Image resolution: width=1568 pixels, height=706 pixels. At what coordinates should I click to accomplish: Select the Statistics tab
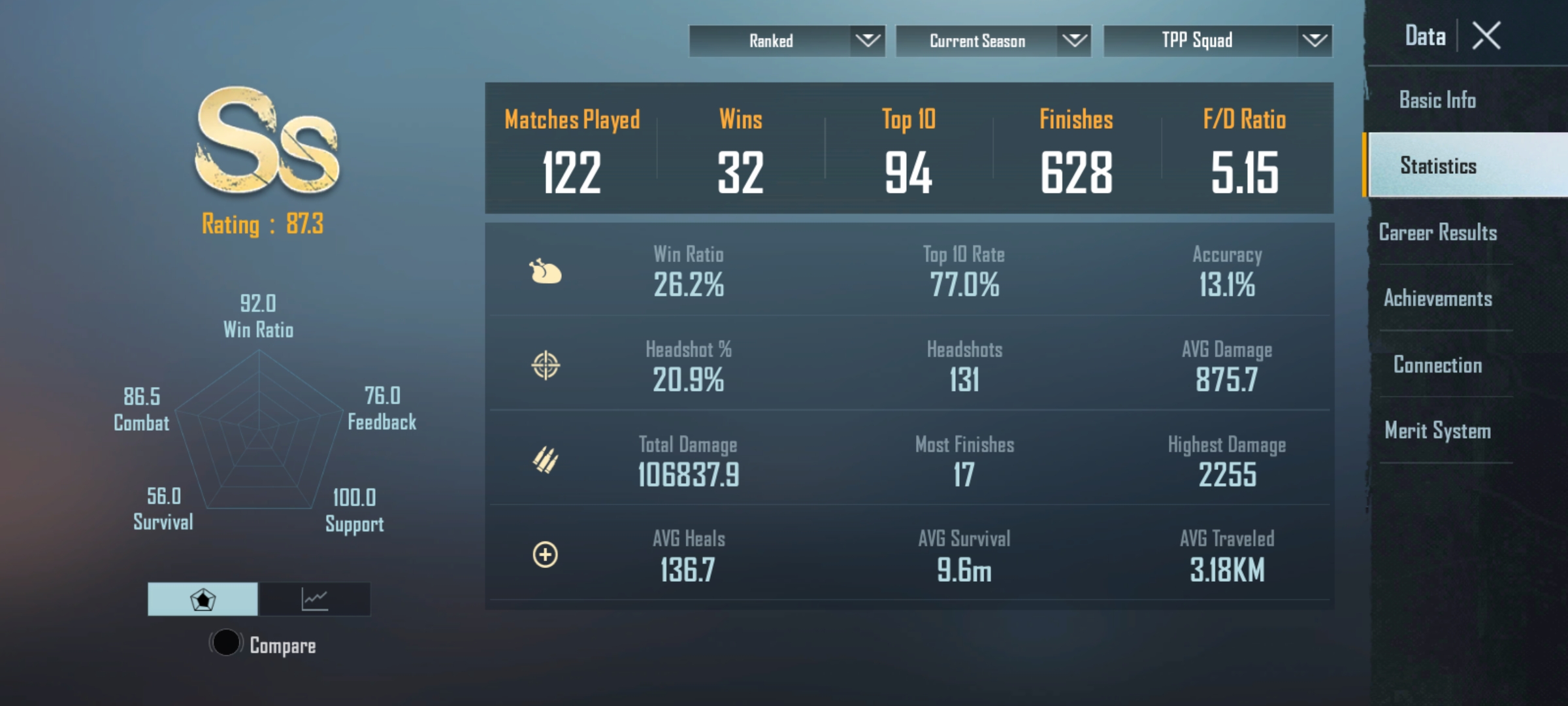[x=1437, y=166]
